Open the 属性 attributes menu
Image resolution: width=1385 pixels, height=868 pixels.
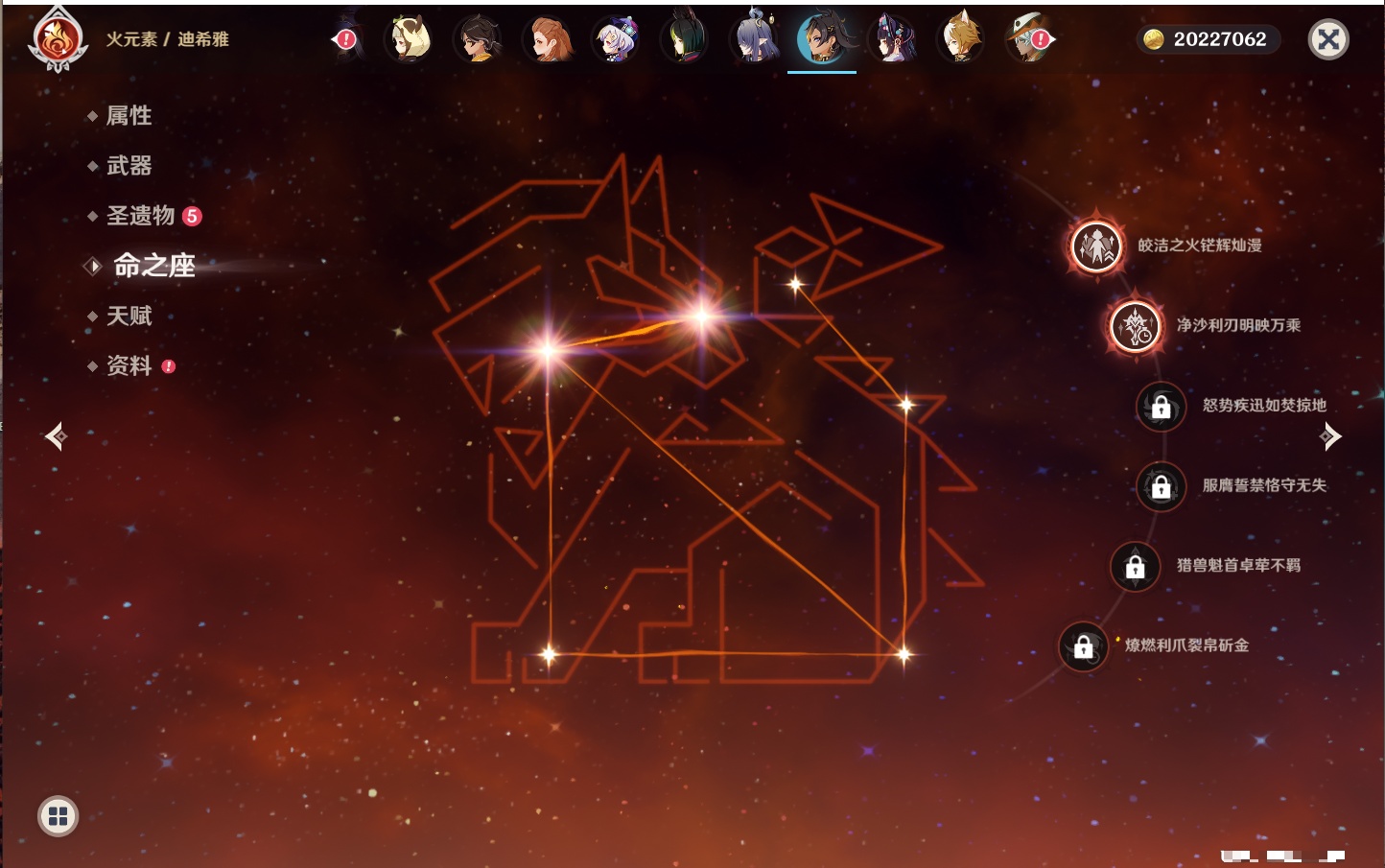(x=129, y=116)
